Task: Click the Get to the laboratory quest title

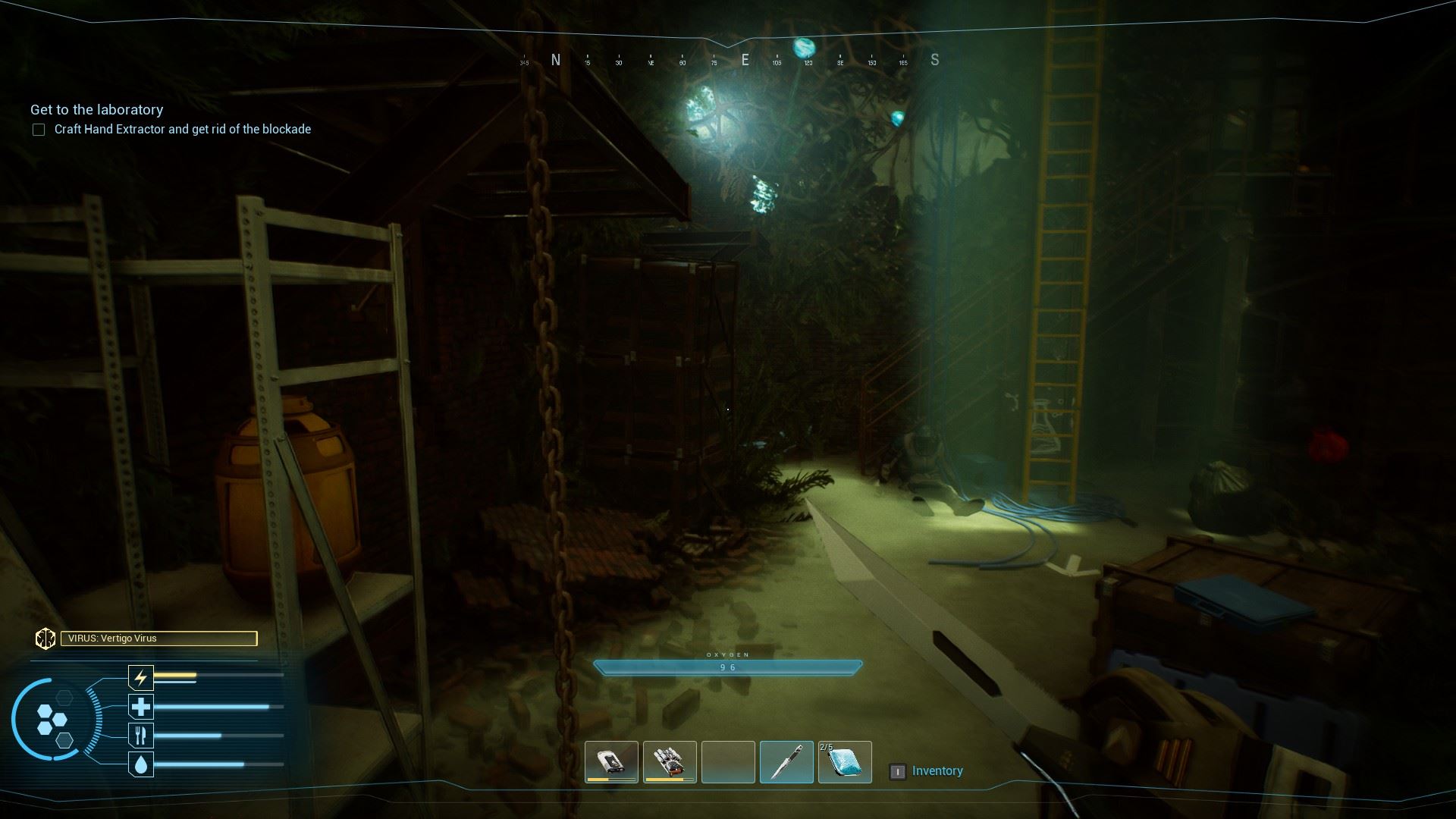Action: point(97,110)
